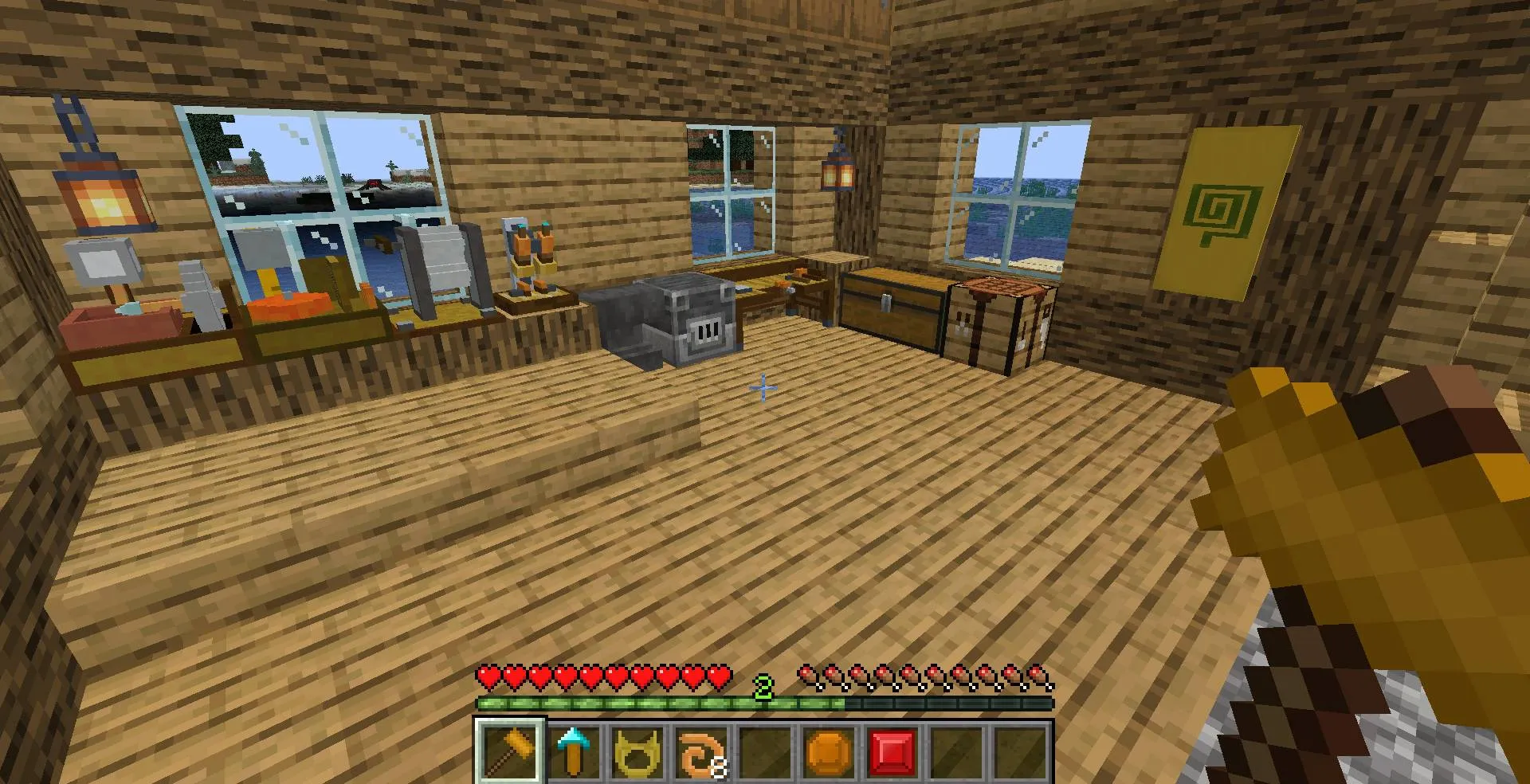The image size is (1530, 784).
Task: Select the orange disc item in hotbar slot 6
Action: pyautogui.click(x=829, y=749)
